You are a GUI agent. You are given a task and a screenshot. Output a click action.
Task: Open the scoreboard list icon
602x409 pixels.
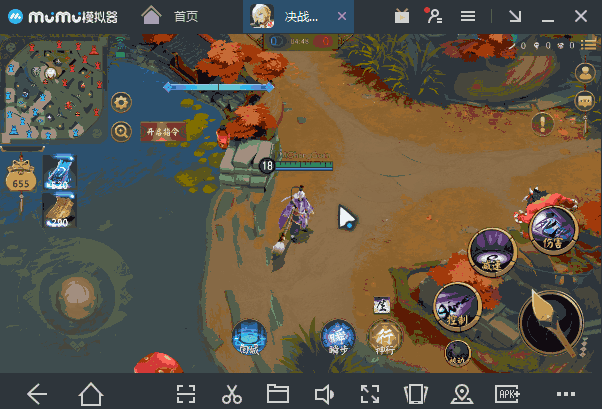pos(585,45)
